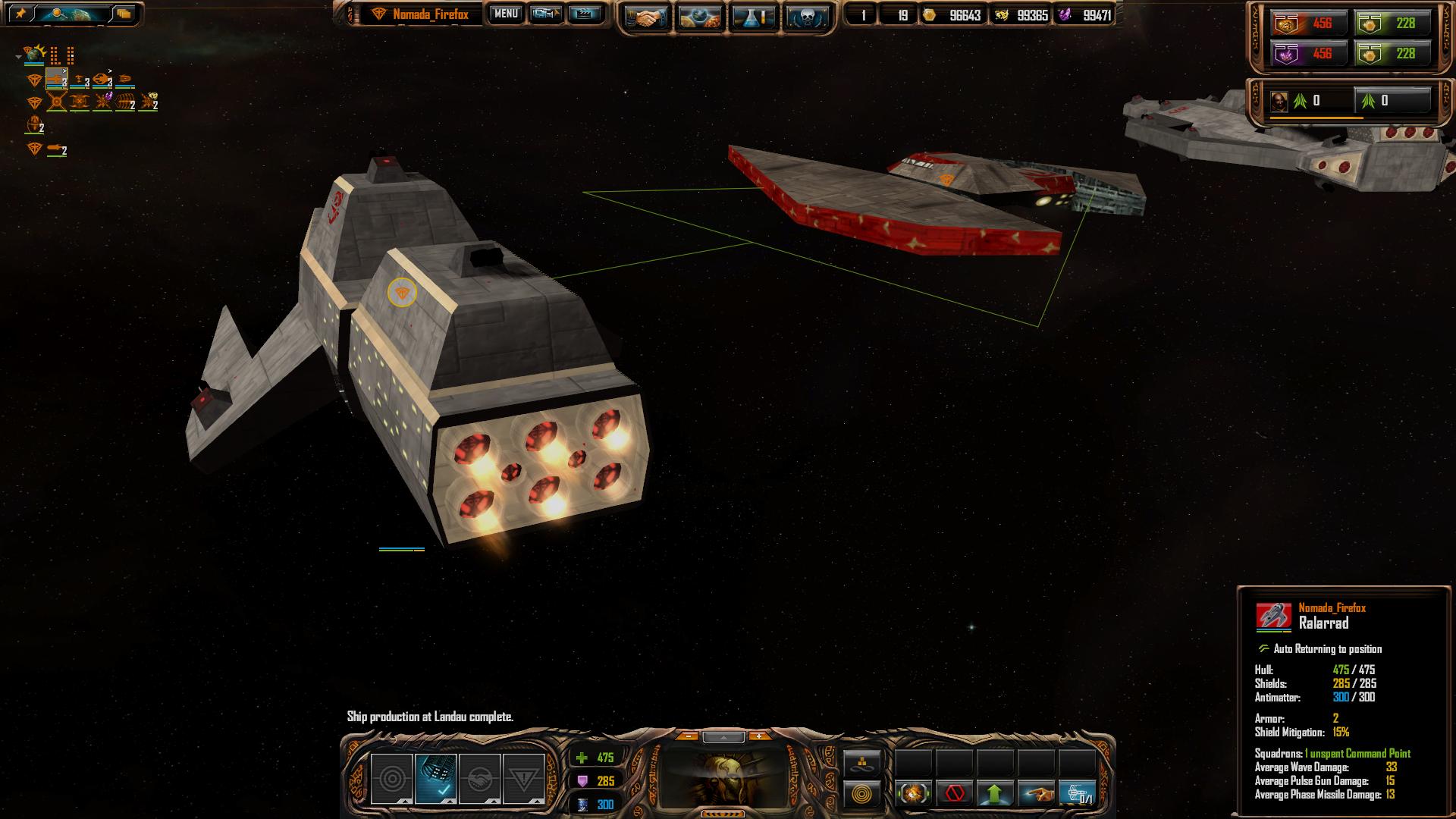The height and width of the screenshot is (819, 1456).
Task: Open the research flask screen
Action: tap(754, 18)
